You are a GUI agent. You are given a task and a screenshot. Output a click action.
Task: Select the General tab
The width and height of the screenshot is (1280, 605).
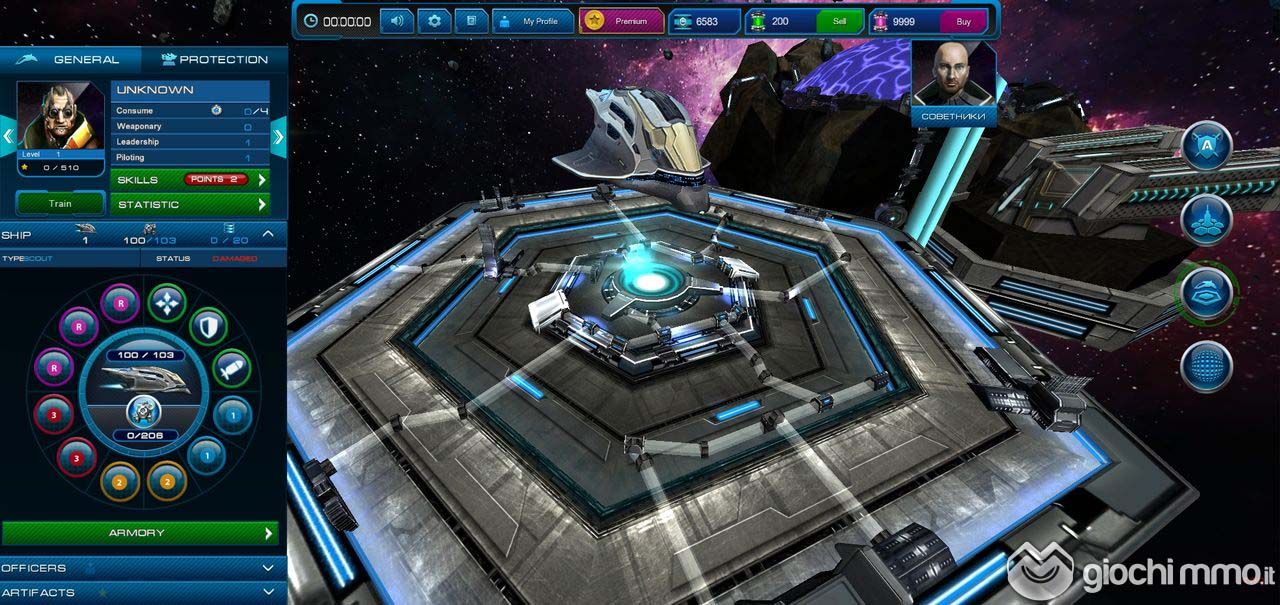[72, 59]
